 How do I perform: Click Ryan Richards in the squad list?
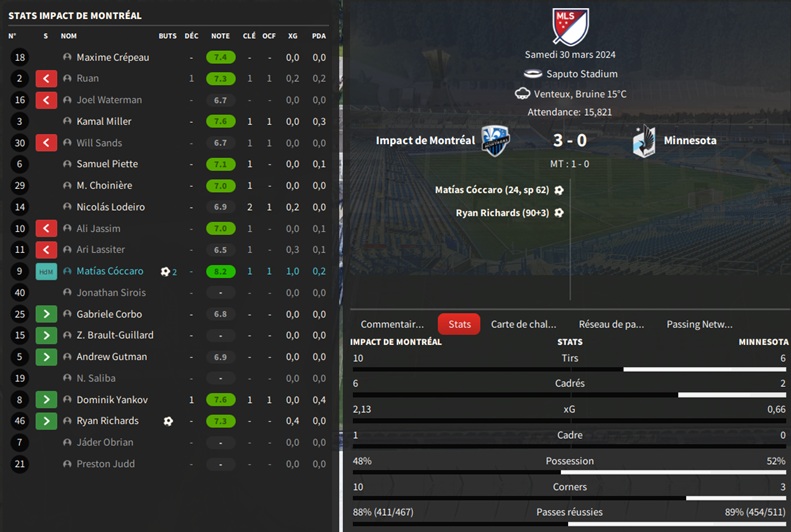(x=108, y=421)
